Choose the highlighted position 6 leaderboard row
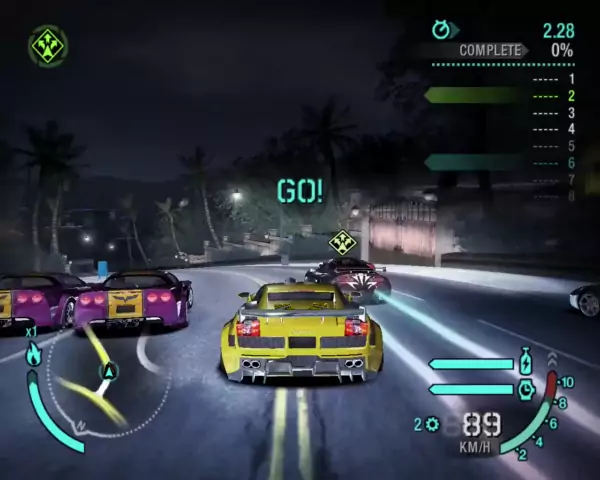The image size is (600, 480). (x=500, y=162)
